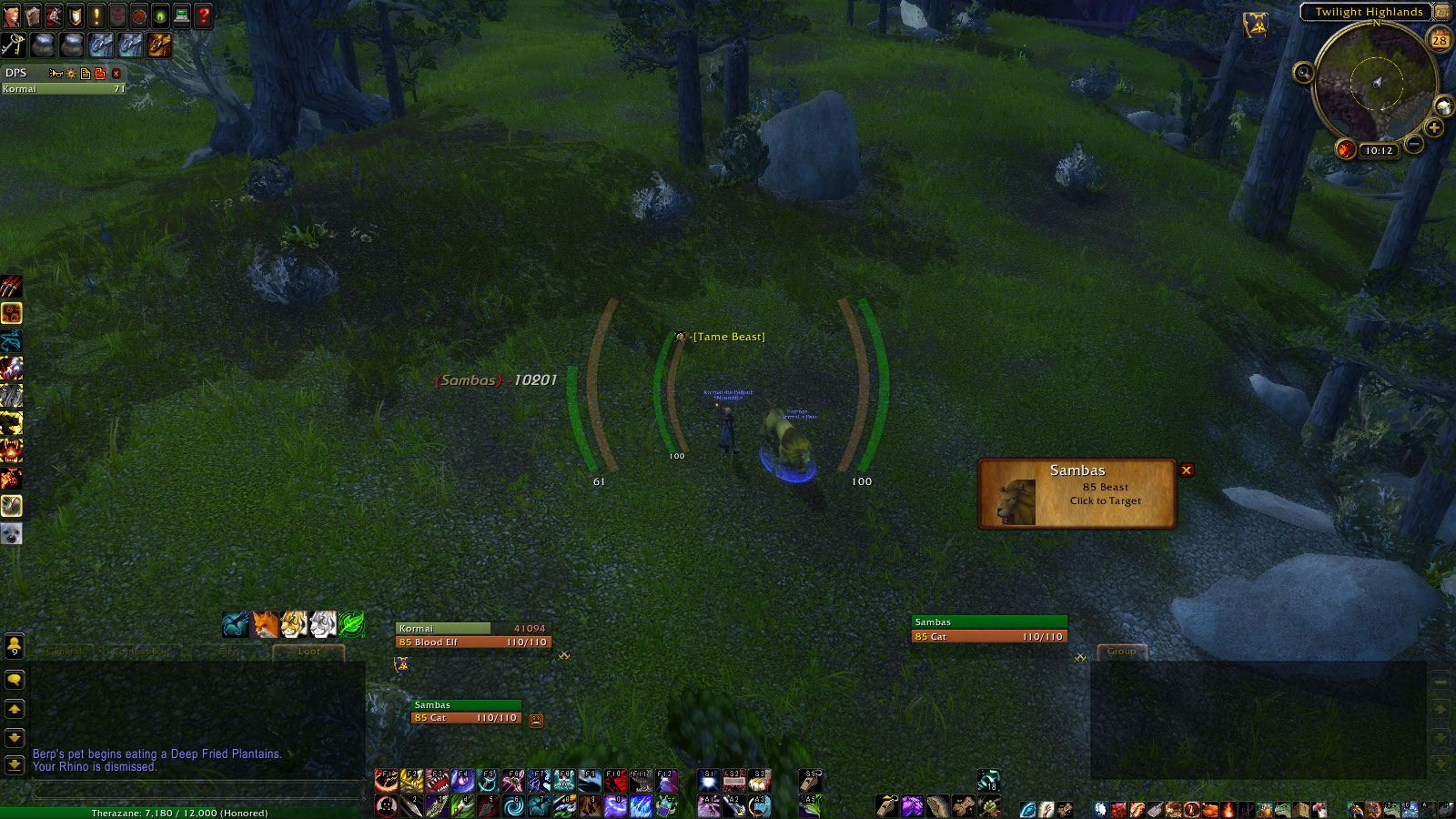Open DPS frame options with the gear icon

point(71,74)
